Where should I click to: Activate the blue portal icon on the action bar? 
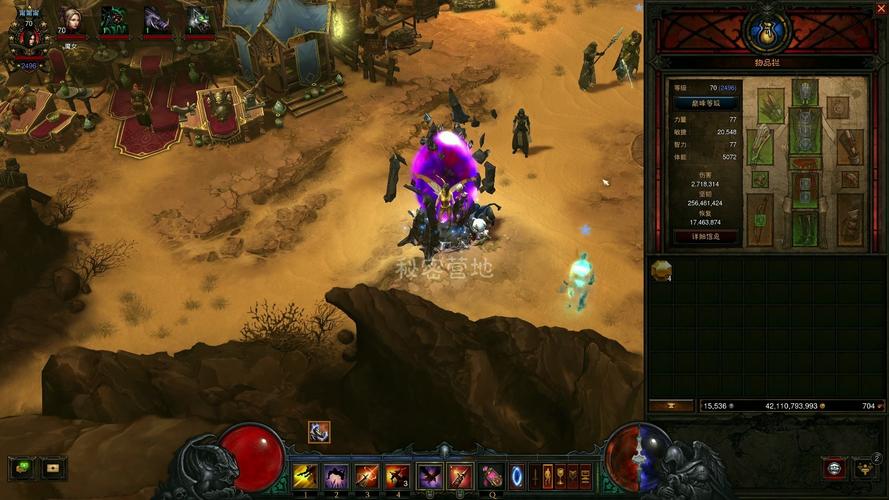[517, 476]
